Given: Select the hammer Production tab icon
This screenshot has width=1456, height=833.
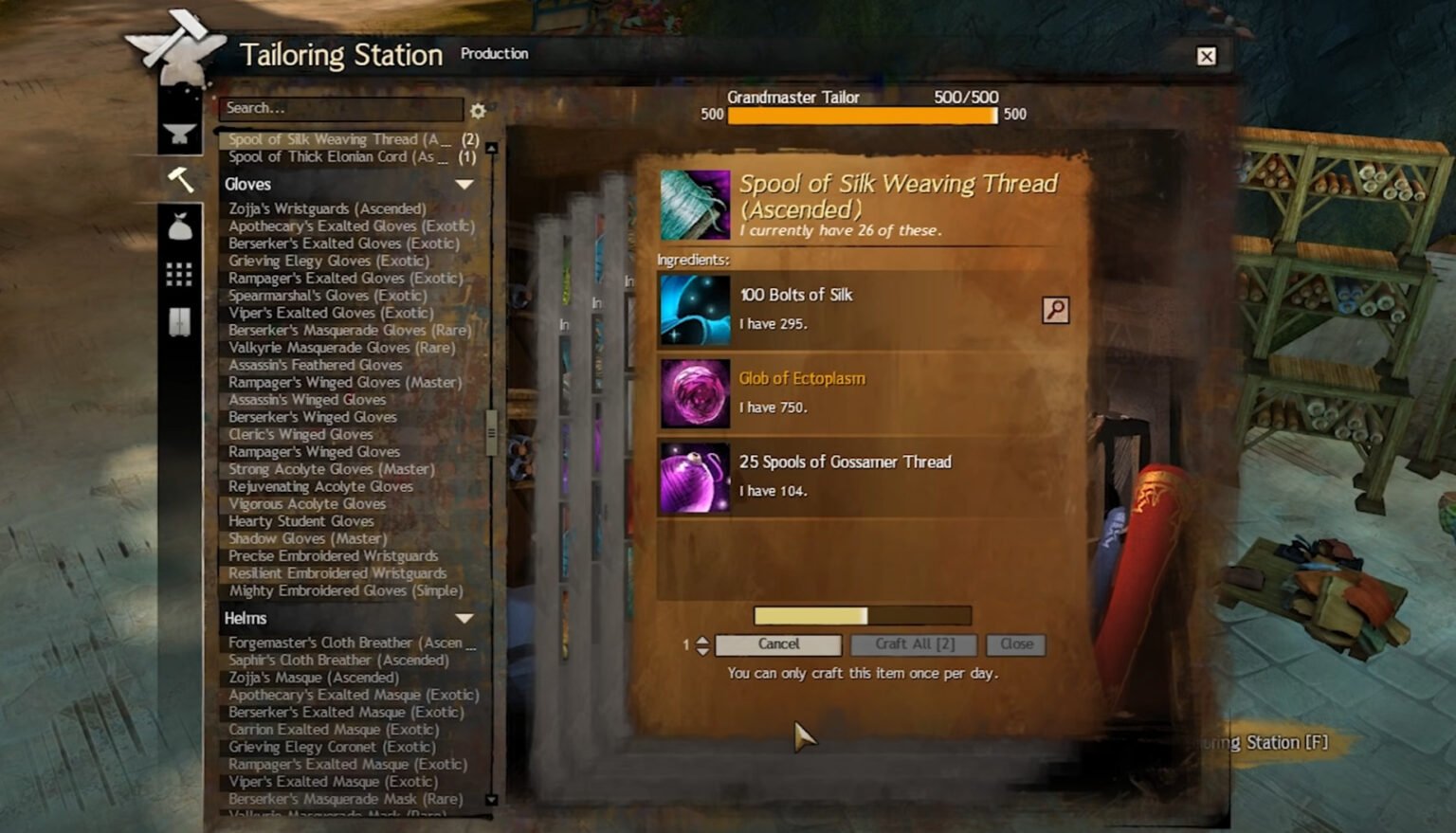Looking at the screenshot, I should pyautogui.click(x=180, y=180).
